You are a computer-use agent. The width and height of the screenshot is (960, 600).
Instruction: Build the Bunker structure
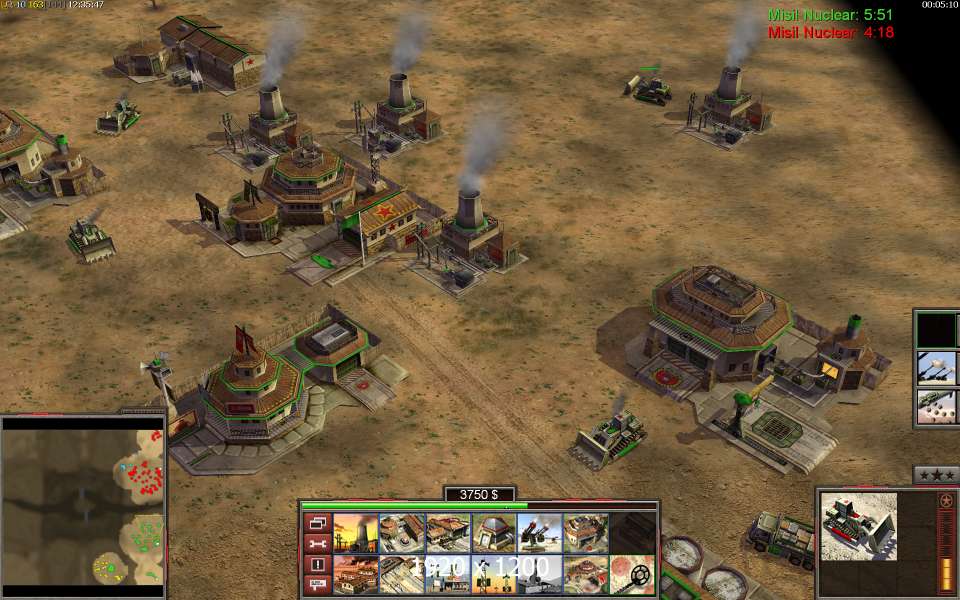493,533
